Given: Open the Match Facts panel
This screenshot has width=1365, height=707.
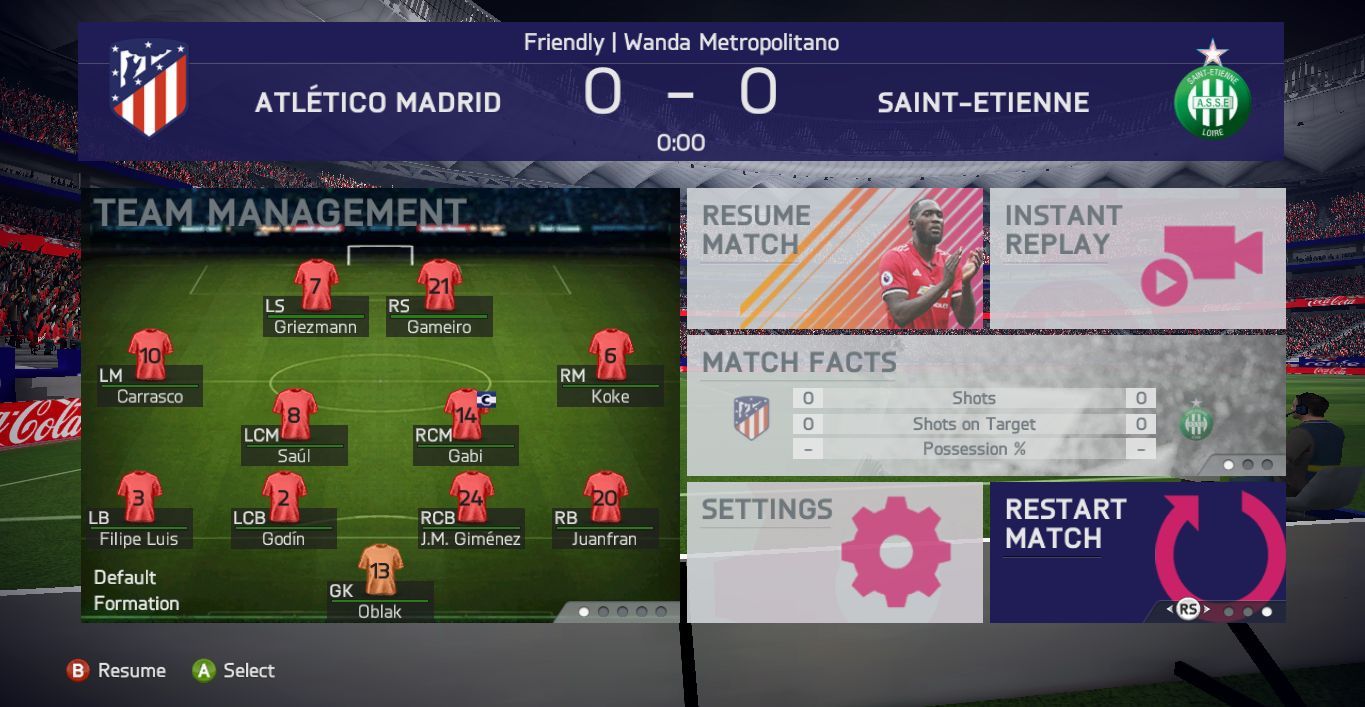Looking at the screenshot, I should pos(985,405).
